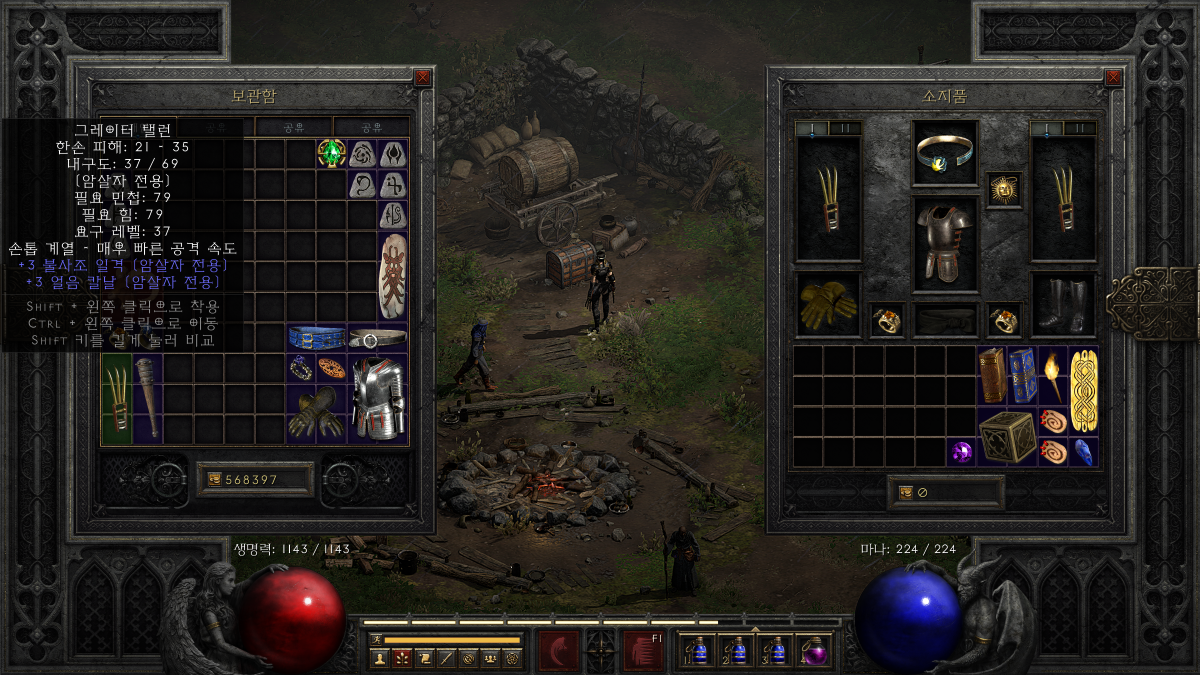This screenshot has width=1200, height=675.
Task: Open the right-click skill selector
Action: [x=641, y=650]
